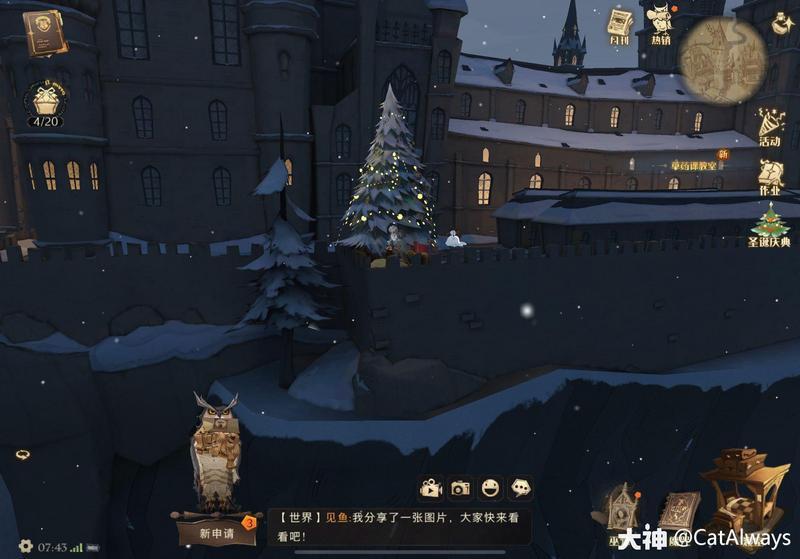Screen dimensions: 800x559
Task: Open the speech bubble chat button
Action: point(520,488)
